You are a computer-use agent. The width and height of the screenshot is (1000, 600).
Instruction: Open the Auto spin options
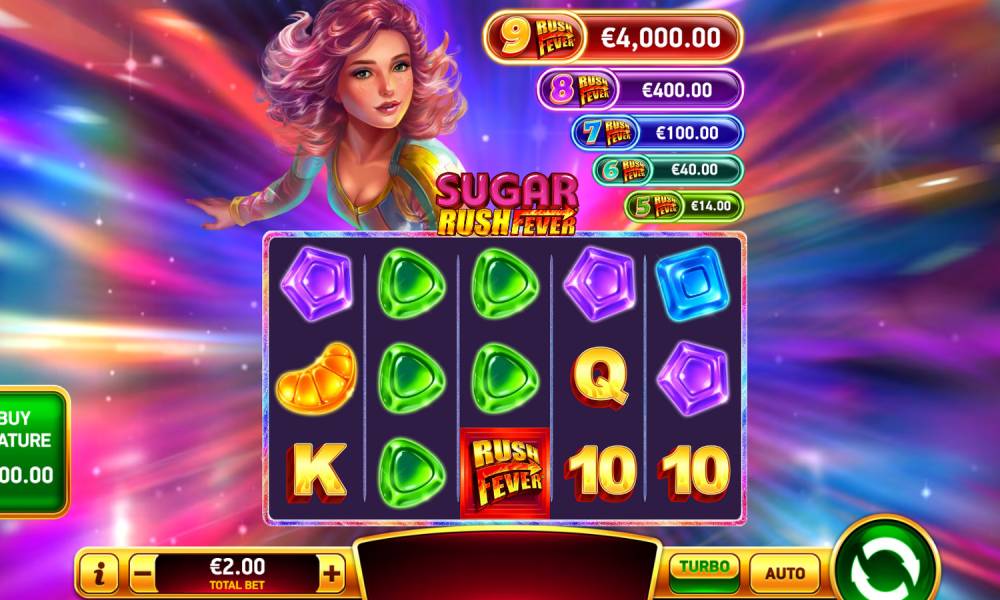(784, 573)
